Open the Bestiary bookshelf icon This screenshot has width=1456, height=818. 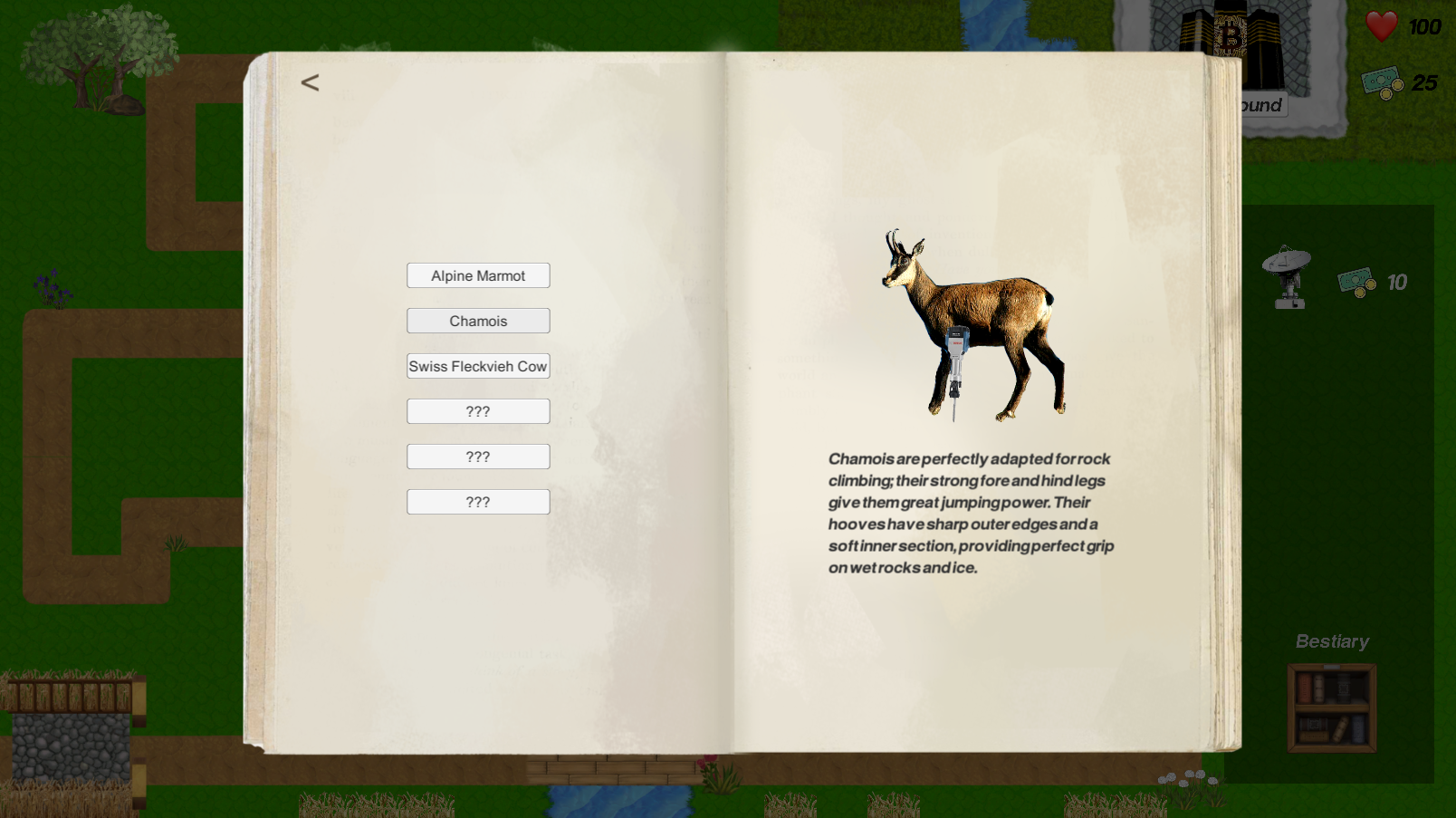1332,707
